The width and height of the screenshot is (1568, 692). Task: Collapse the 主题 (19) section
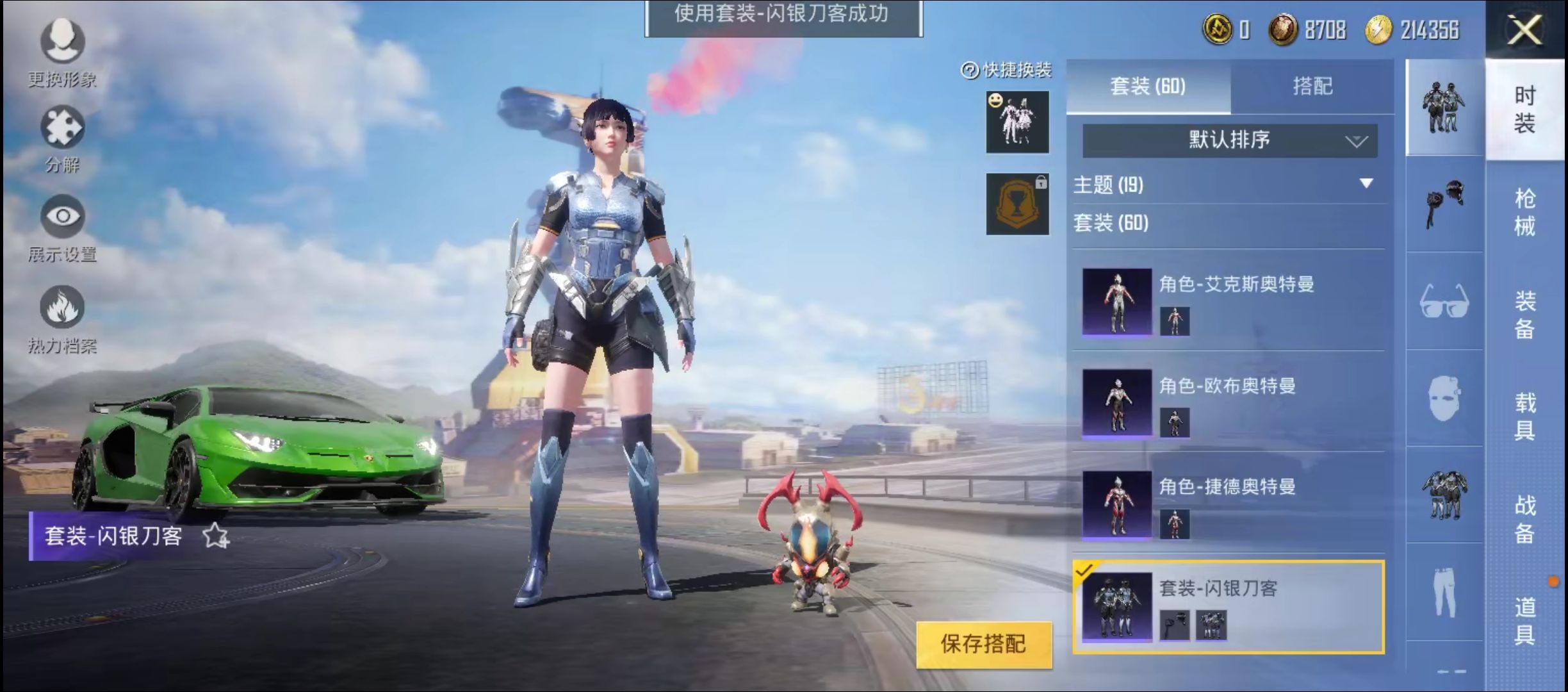point(1364,185)
